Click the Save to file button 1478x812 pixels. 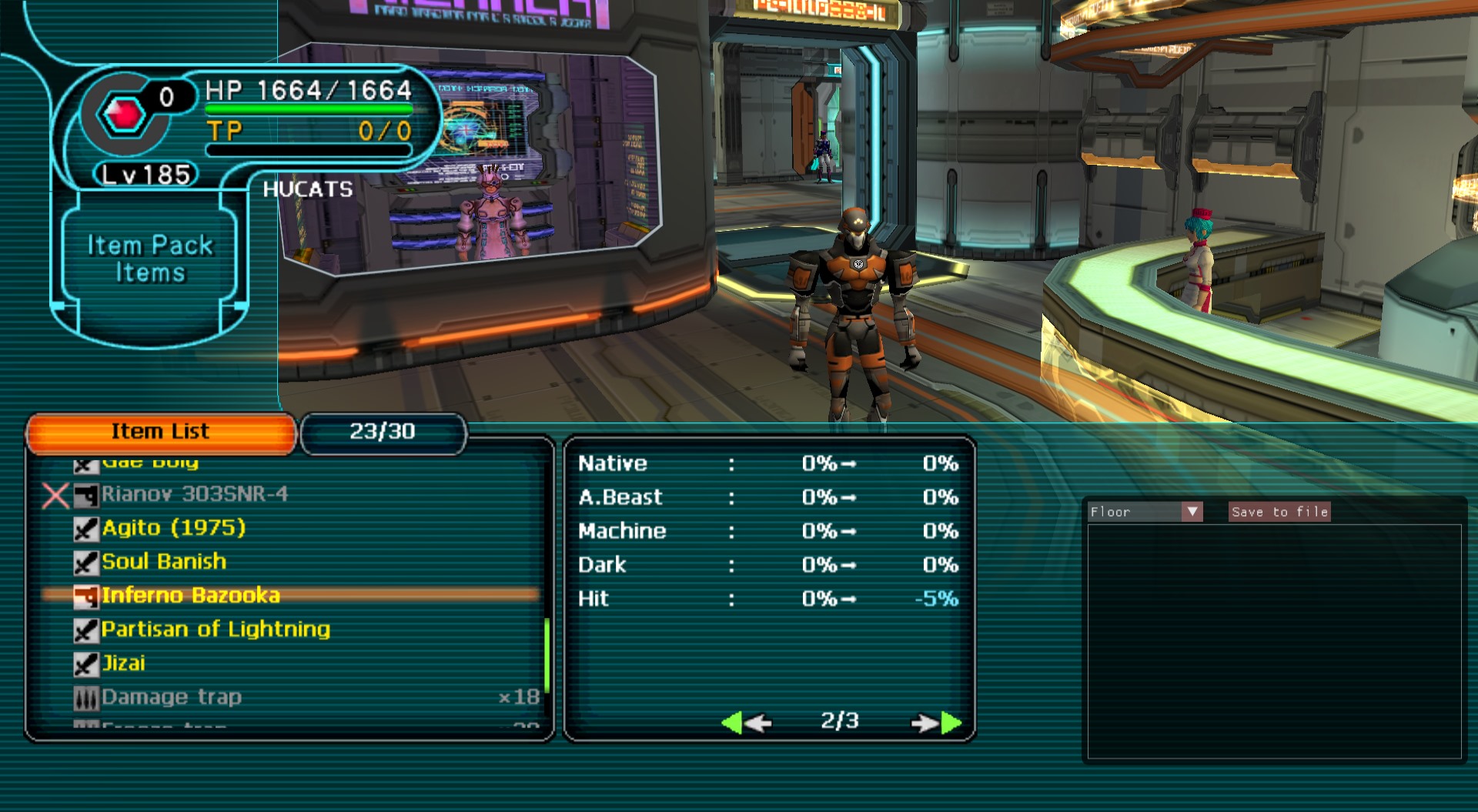(x=1279, y=512)
